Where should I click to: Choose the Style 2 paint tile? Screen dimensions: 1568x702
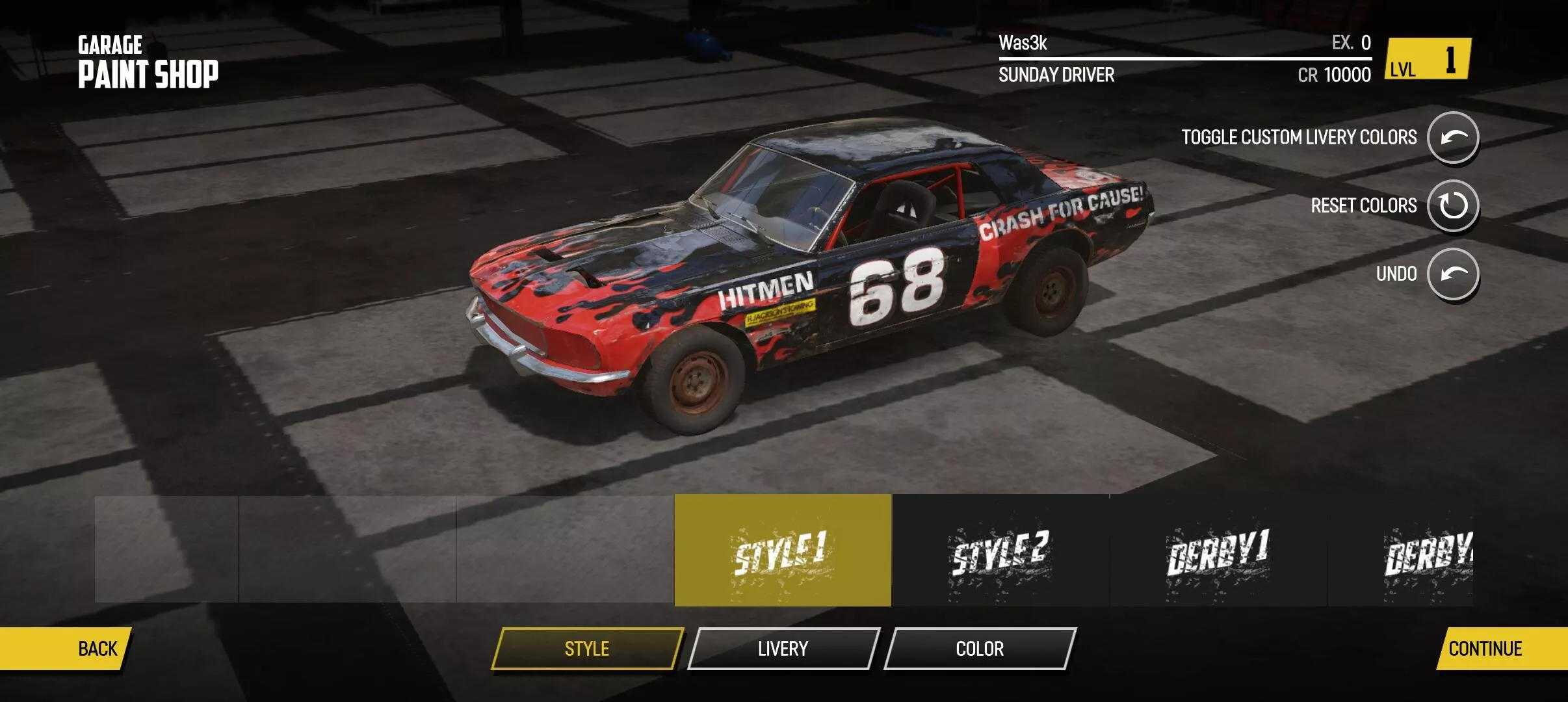pyautogui.click(x=1000, y=550)
